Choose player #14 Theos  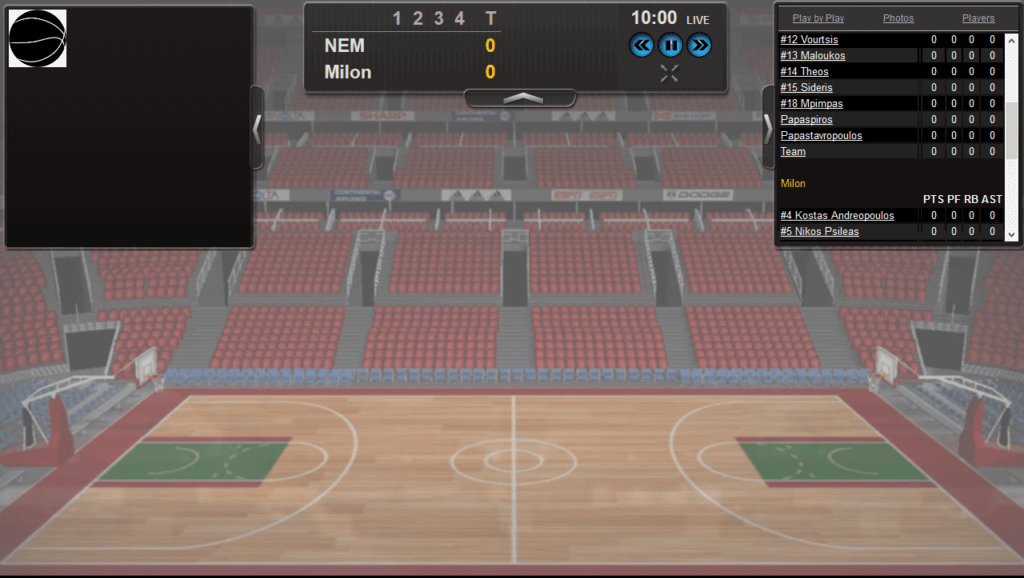tap(804, 72)
